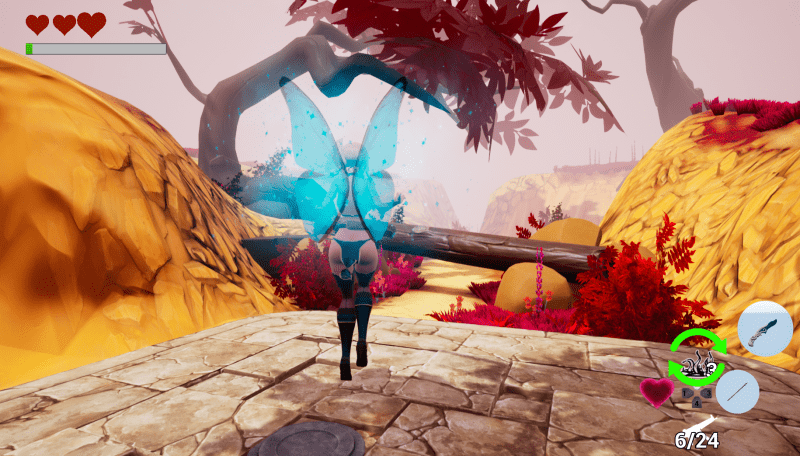Select the gun weapon slot

pyautogui.click(x=765, y=330)
